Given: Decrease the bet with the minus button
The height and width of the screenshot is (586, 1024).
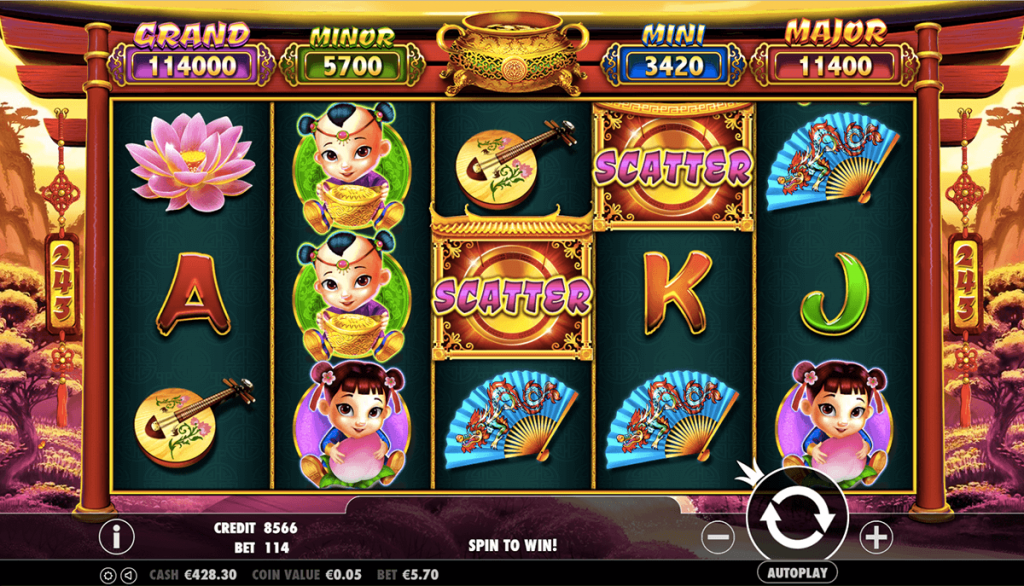Looking at the screenshot, I should point(718,538).
